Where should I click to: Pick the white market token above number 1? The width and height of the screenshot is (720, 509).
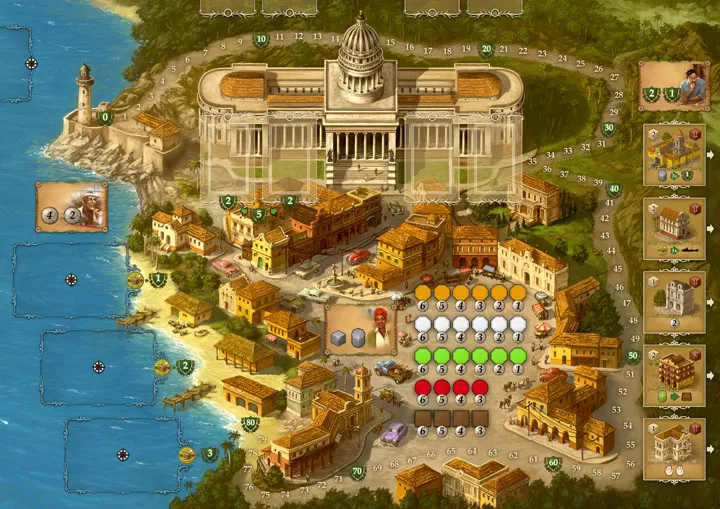[x=518, y=324]
